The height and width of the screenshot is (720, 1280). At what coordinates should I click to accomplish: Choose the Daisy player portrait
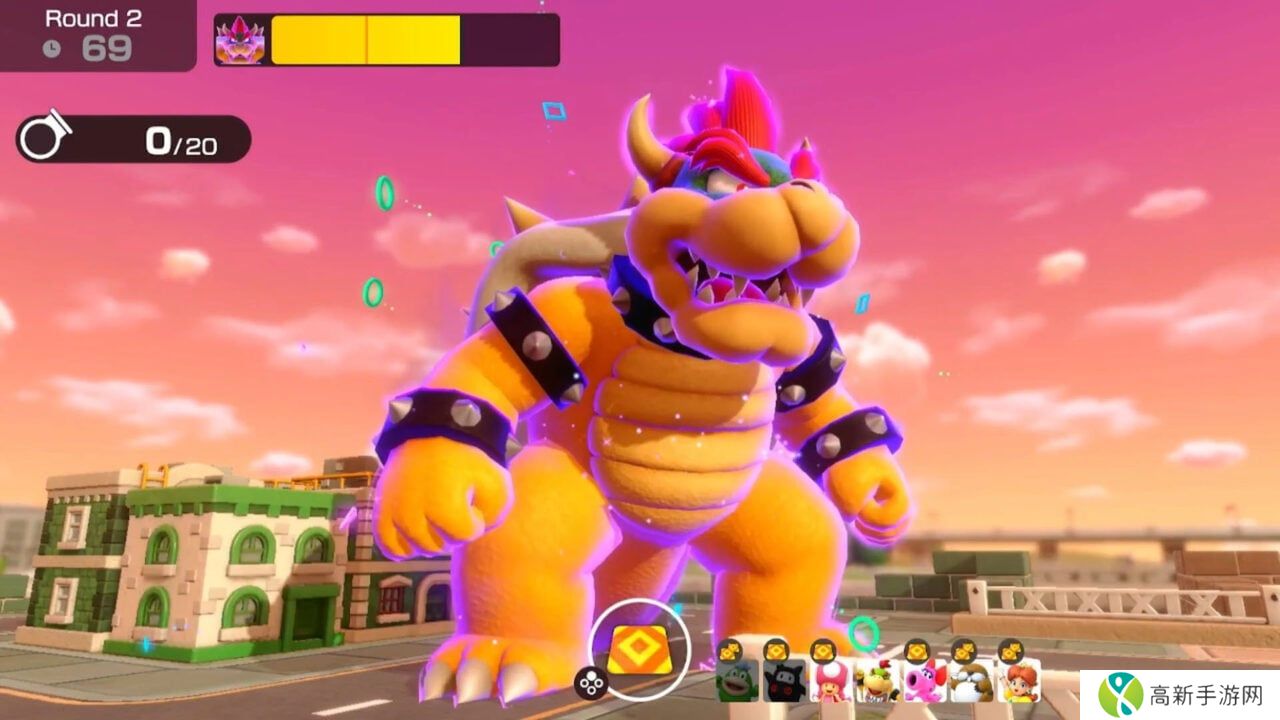[1018, 680]
